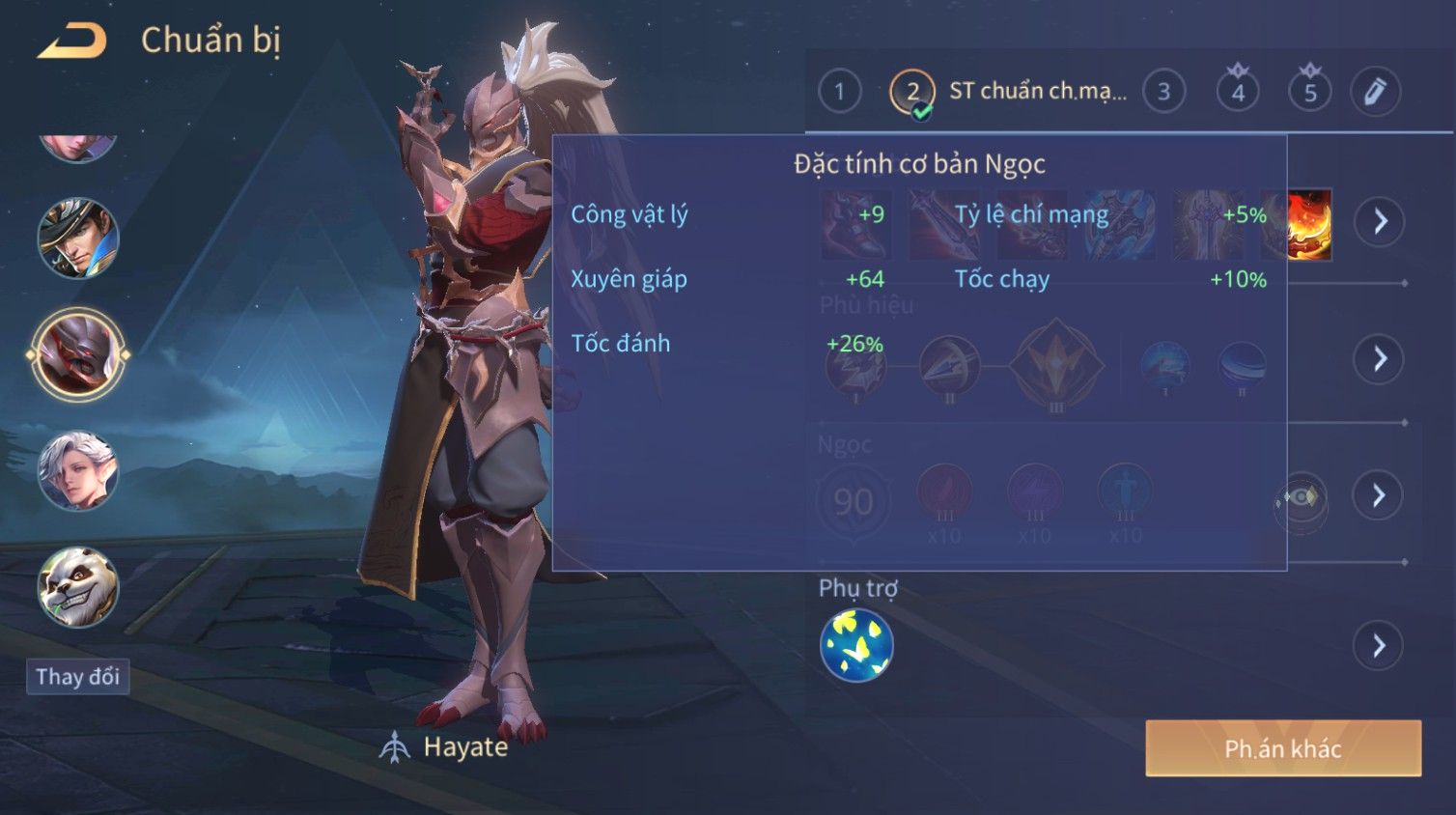The height and width of the screenshot is (815, 1456).
Task: Select the cowboy hat hero portrait
Action: tap(78, 238)
